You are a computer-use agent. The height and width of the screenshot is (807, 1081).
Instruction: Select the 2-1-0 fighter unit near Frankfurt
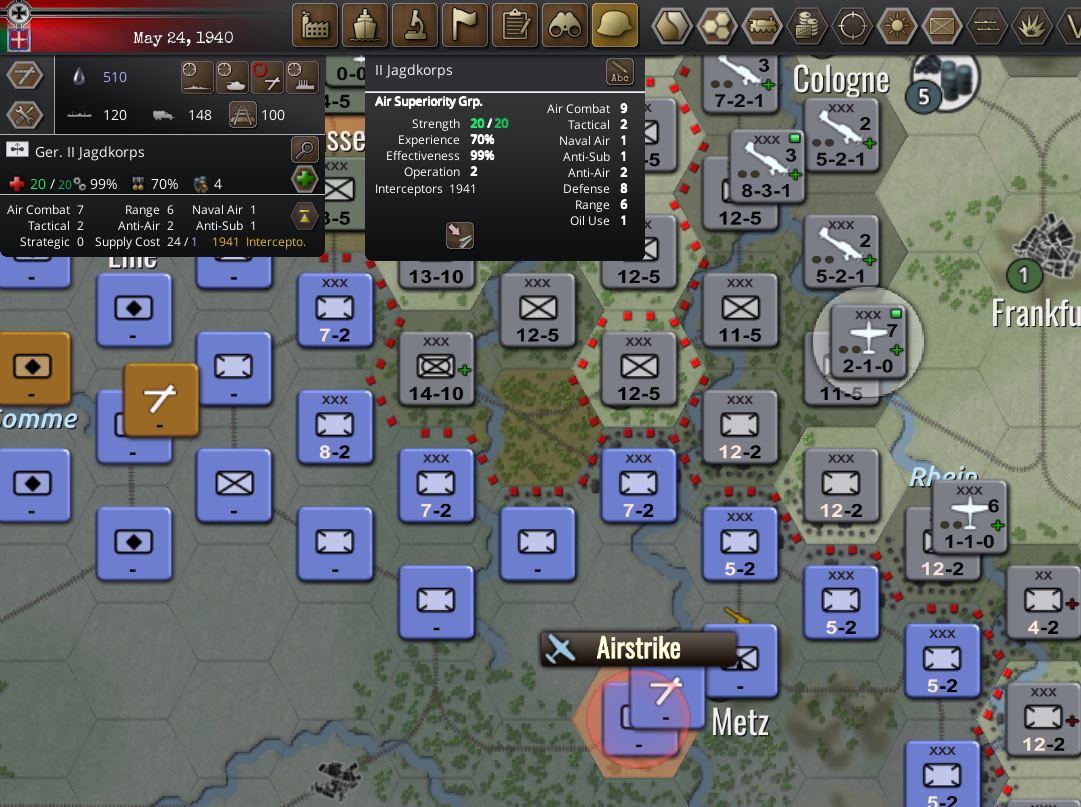click(x=868, y=342)
